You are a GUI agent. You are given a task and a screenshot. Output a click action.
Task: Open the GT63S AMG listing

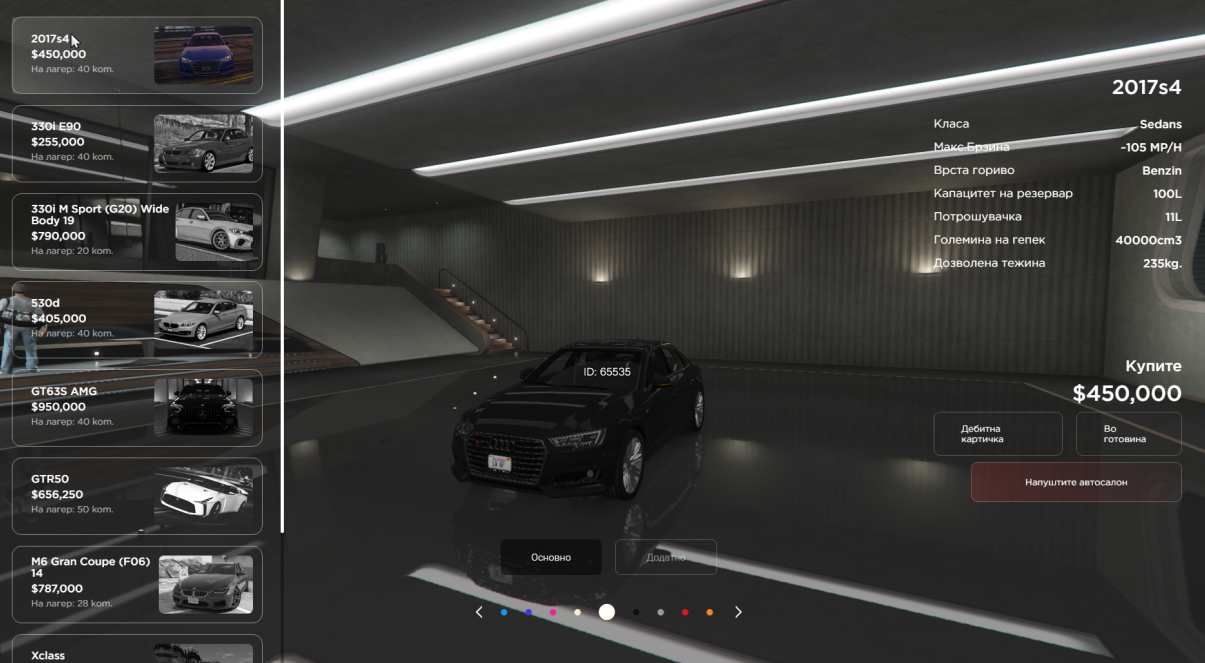coord(137,407)
